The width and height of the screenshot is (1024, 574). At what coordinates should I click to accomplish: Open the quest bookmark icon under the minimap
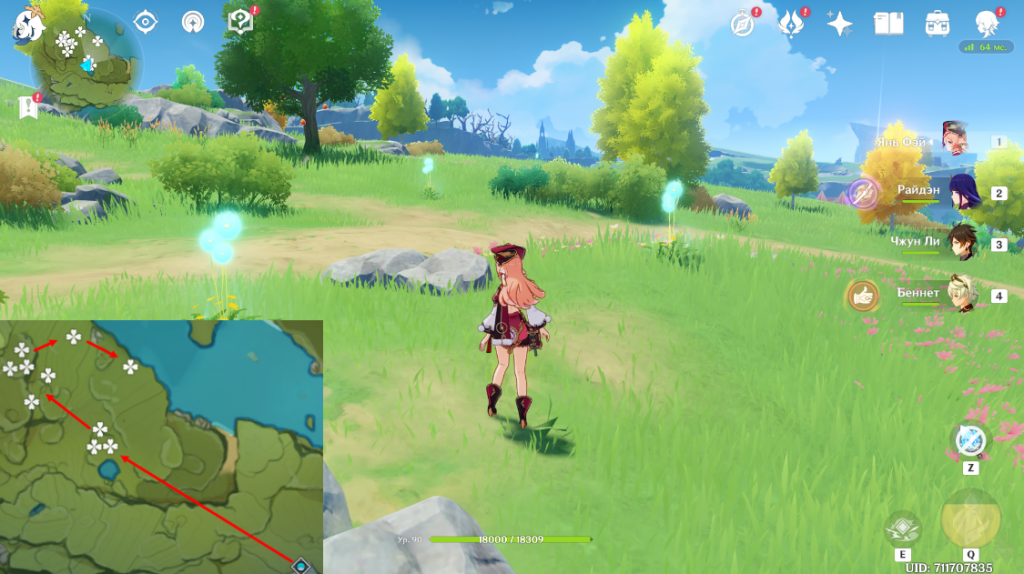click(x=26, y=106)
